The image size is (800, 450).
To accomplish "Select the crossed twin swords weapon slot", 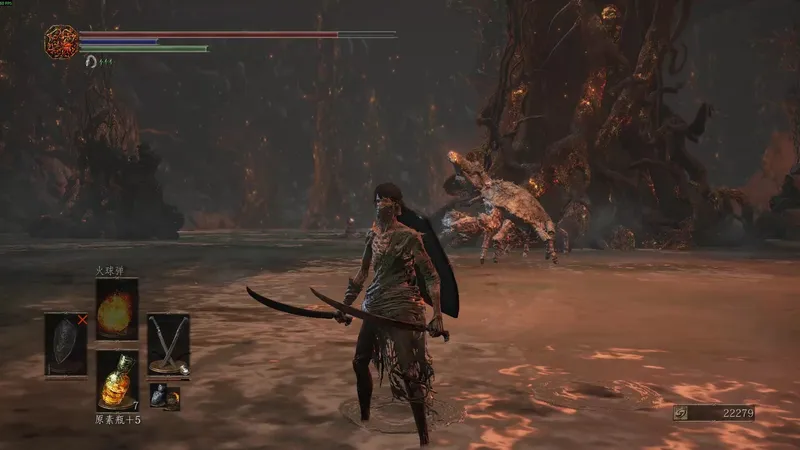I will click(168, 345).
